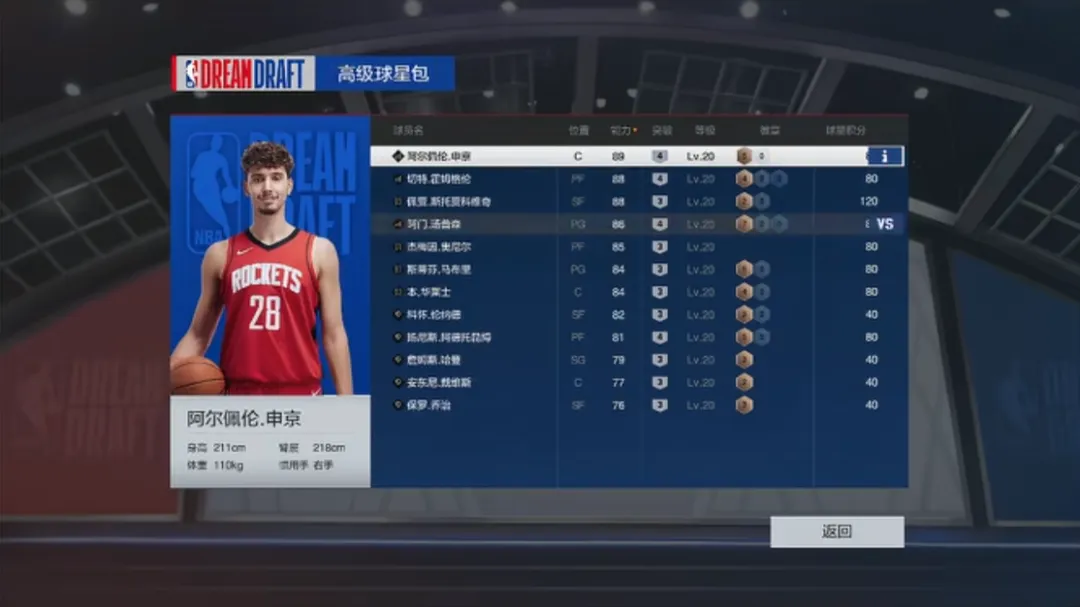Select the 阿尔佩伦.申京 player row

[x=438, y=156]
